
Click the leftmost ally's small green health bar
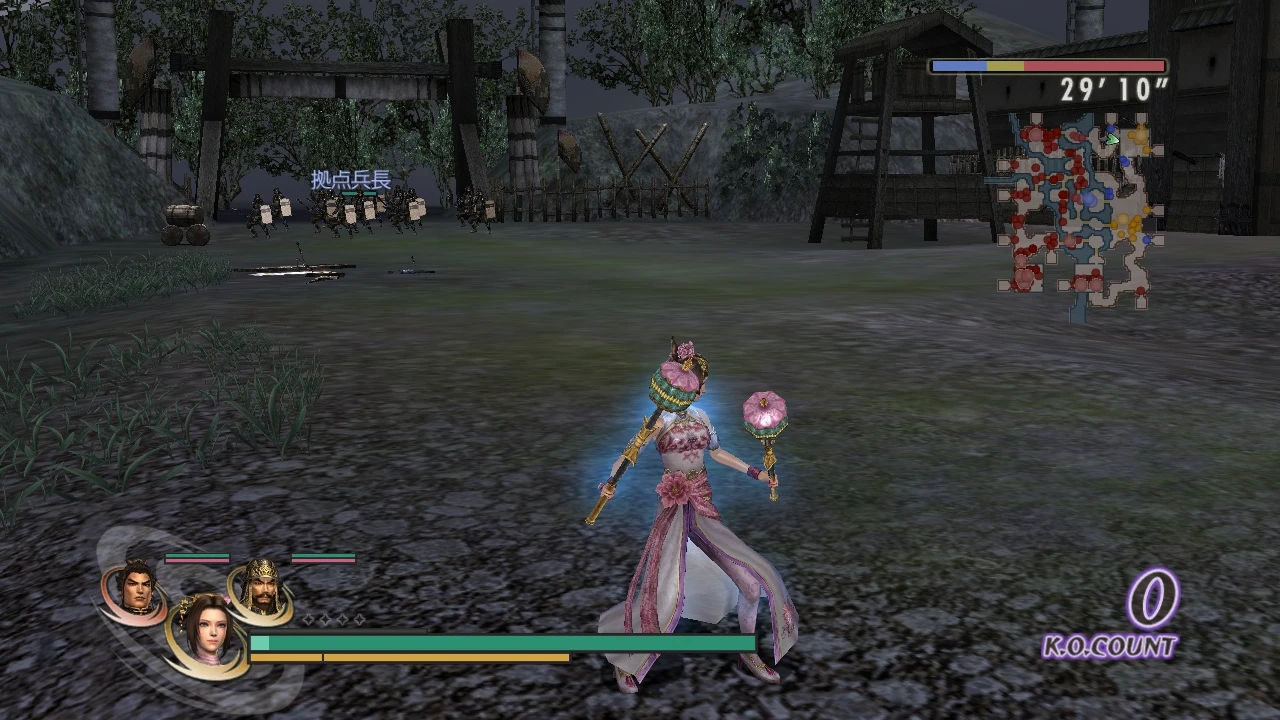coord(197,556)
